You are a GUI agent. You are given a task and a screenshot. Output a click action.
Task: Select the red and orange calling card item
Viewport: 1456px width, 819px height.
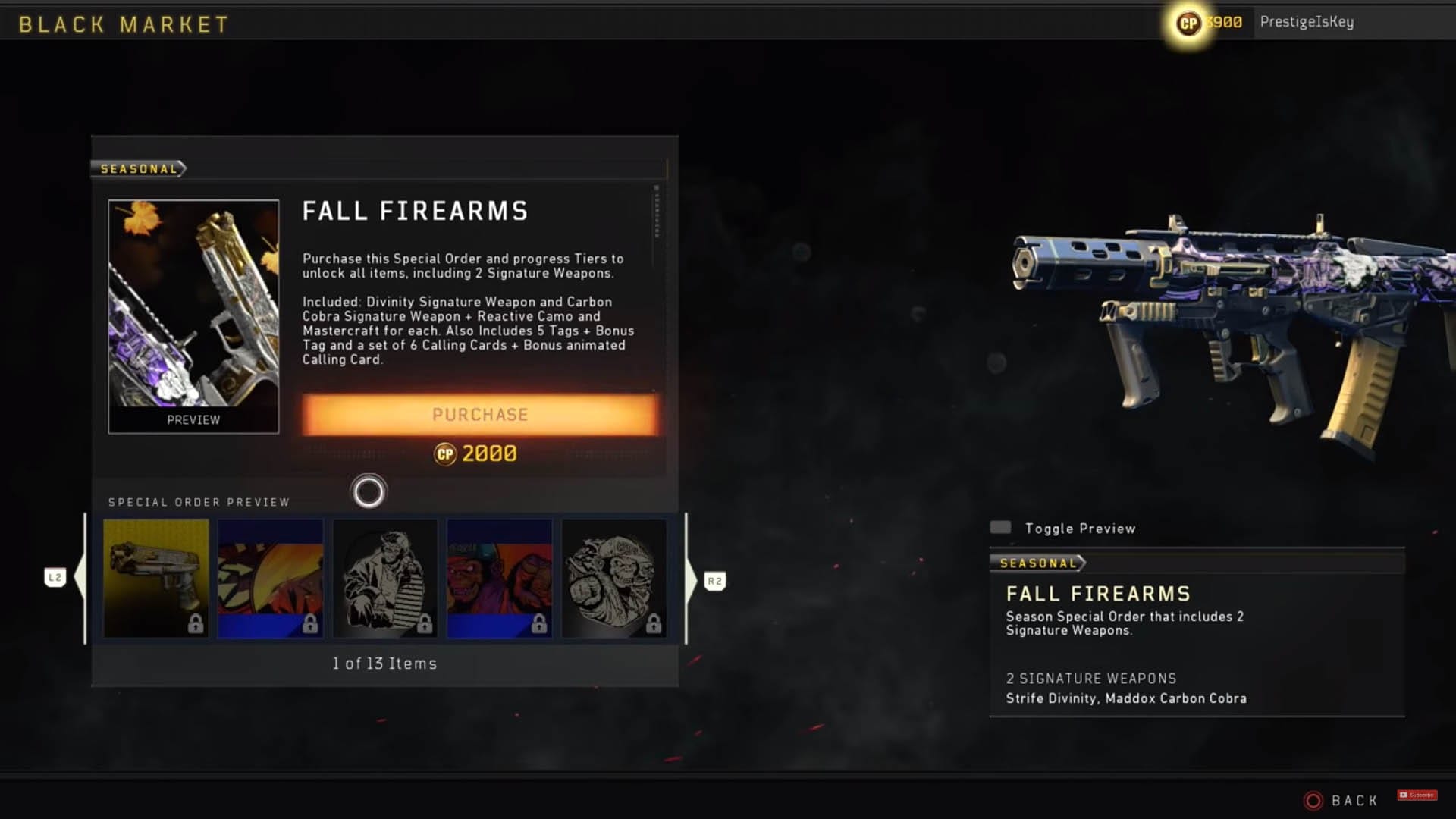coord(271,578)
